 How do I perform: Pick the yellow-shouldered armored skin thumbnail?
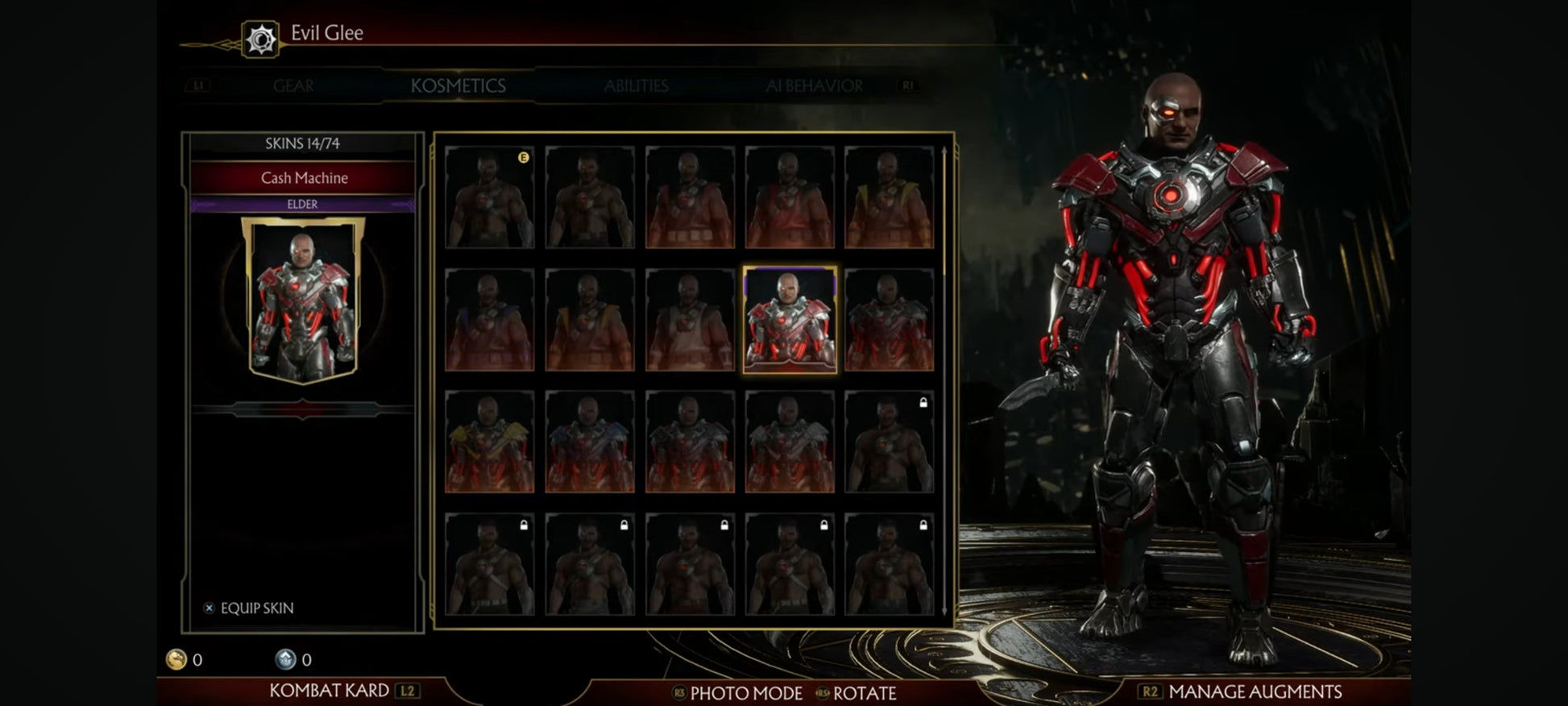(489, 442)
